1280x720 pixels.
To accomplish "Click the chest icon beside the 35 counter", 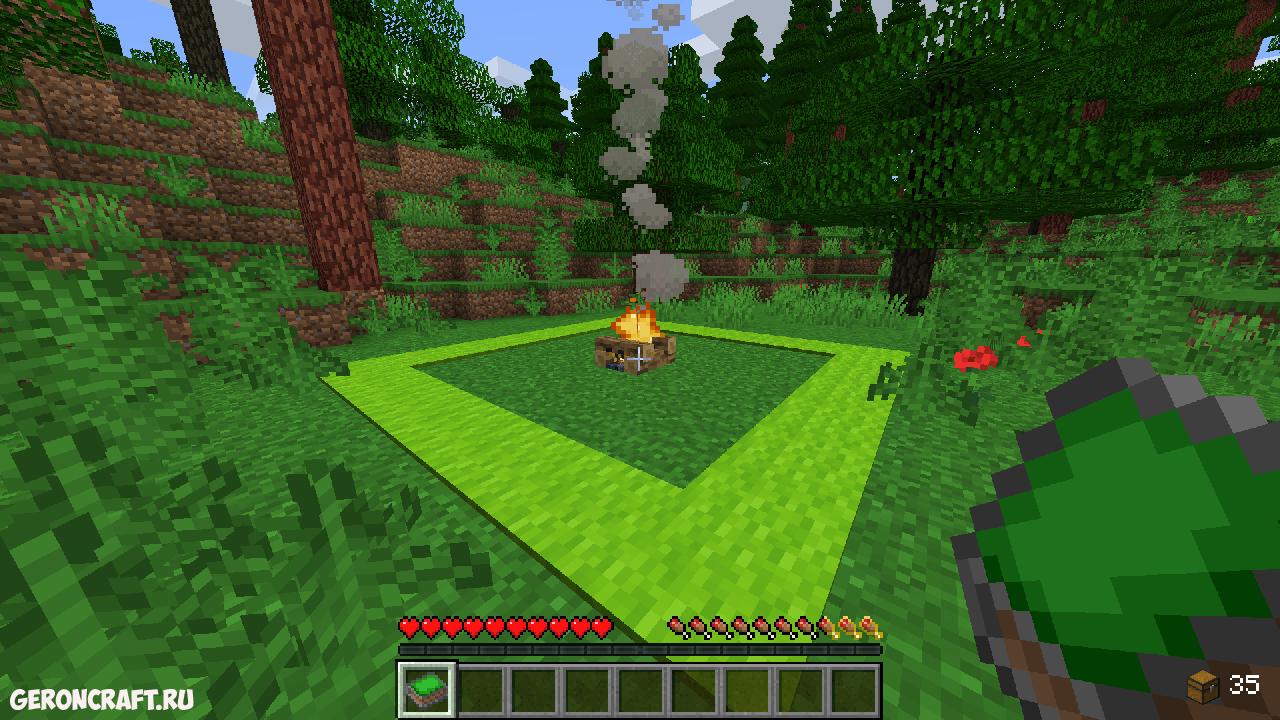I will pyautogui.click(x=1203, y=686).
